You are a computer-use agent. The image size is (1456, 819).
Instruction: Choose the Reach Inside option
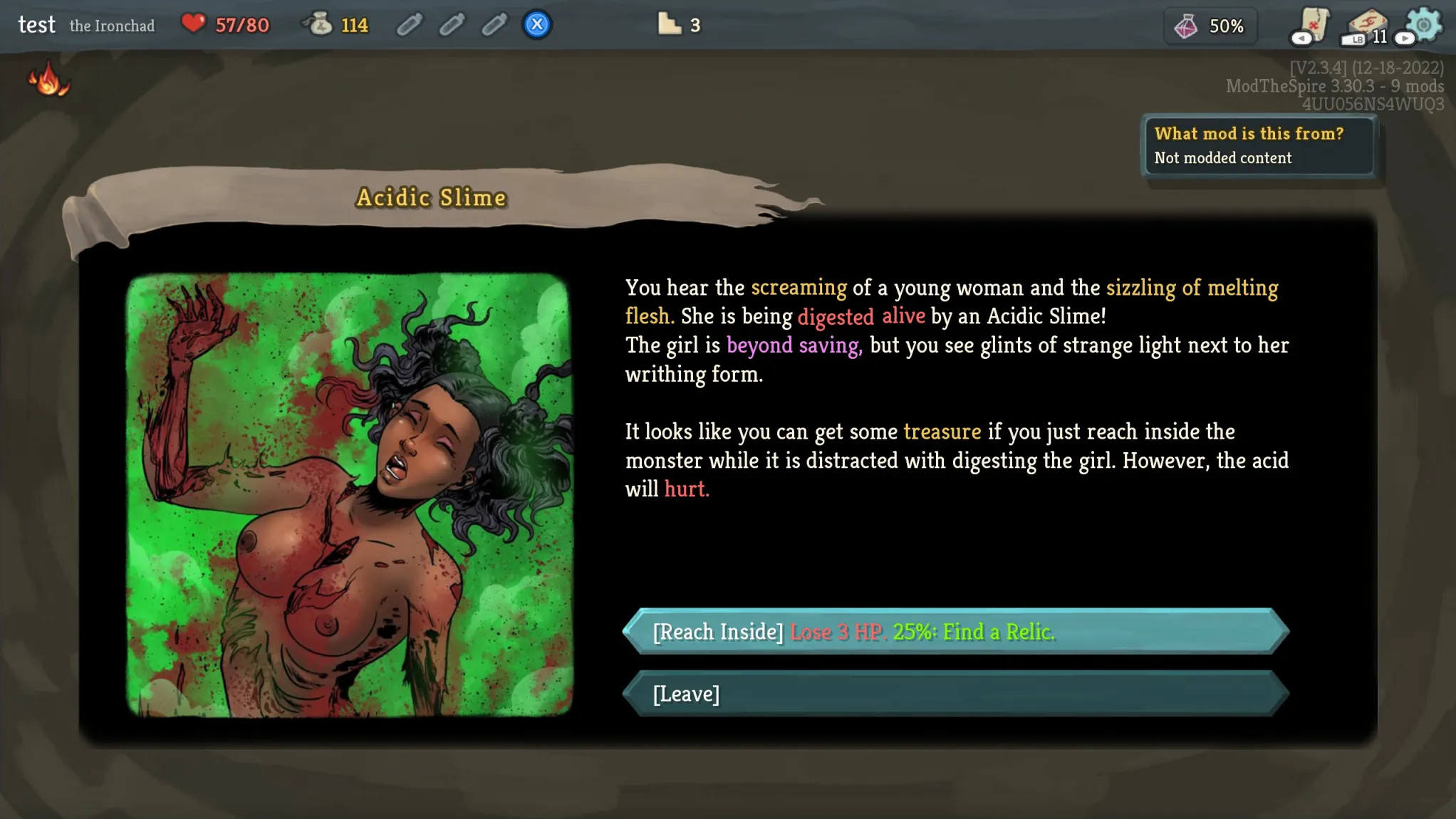click(x=956, y=632)
